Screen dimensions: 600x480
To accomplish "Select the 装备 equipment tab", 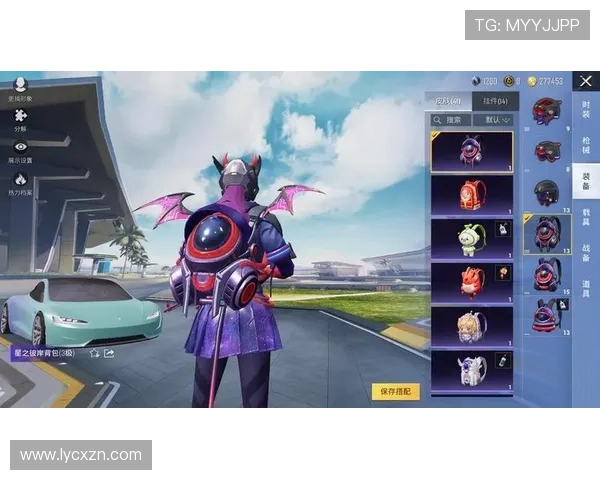I will pos(586,181).
